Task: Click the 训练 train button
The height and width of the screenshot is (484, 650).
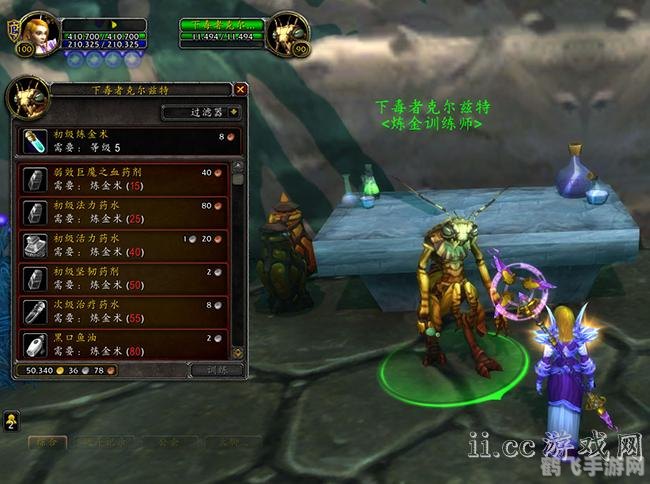Action: (x=217, y=370)
